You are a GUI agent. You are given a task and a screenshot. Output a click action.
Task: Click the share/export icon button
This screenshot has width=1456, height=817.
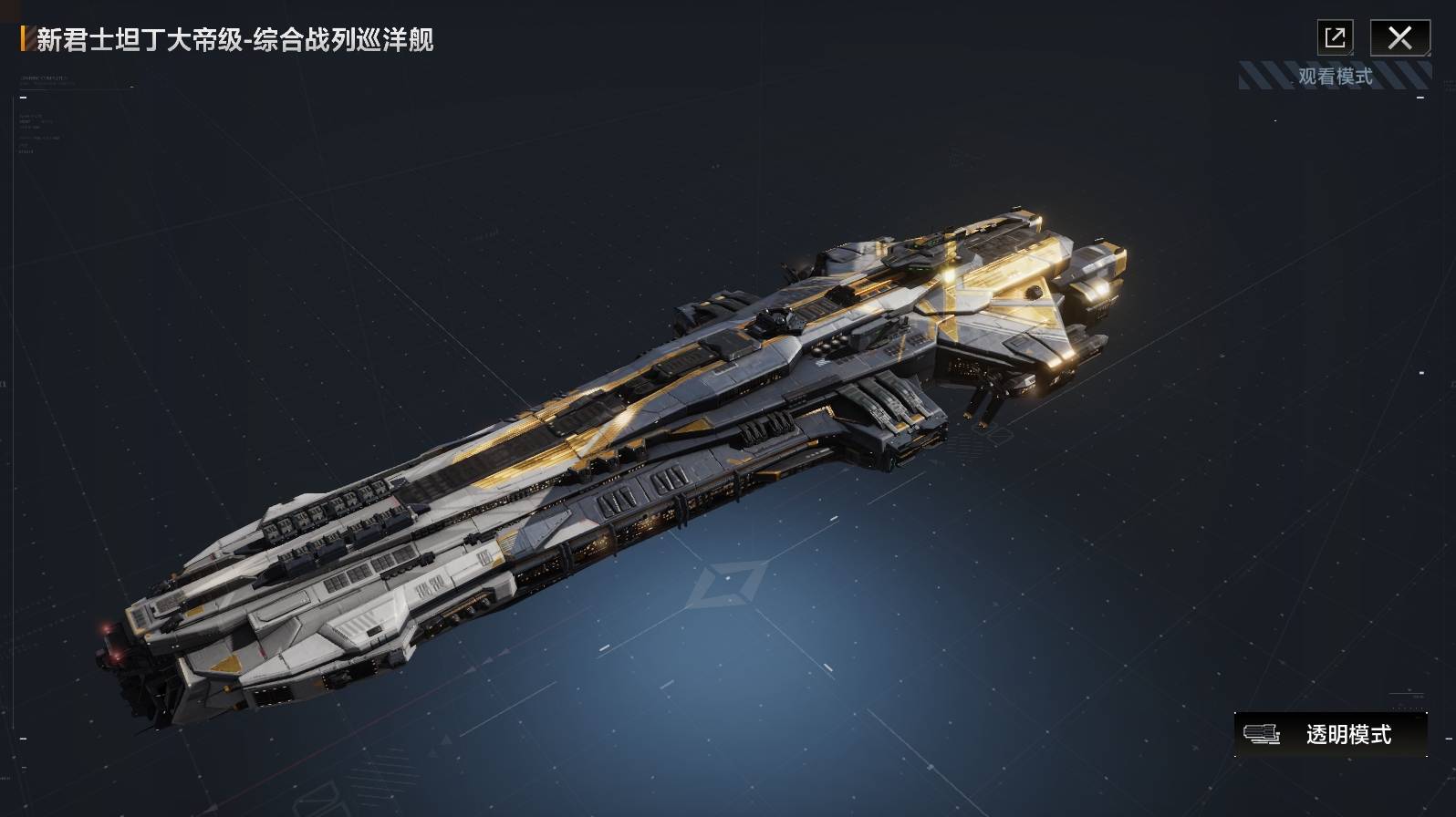(1335, 38)
